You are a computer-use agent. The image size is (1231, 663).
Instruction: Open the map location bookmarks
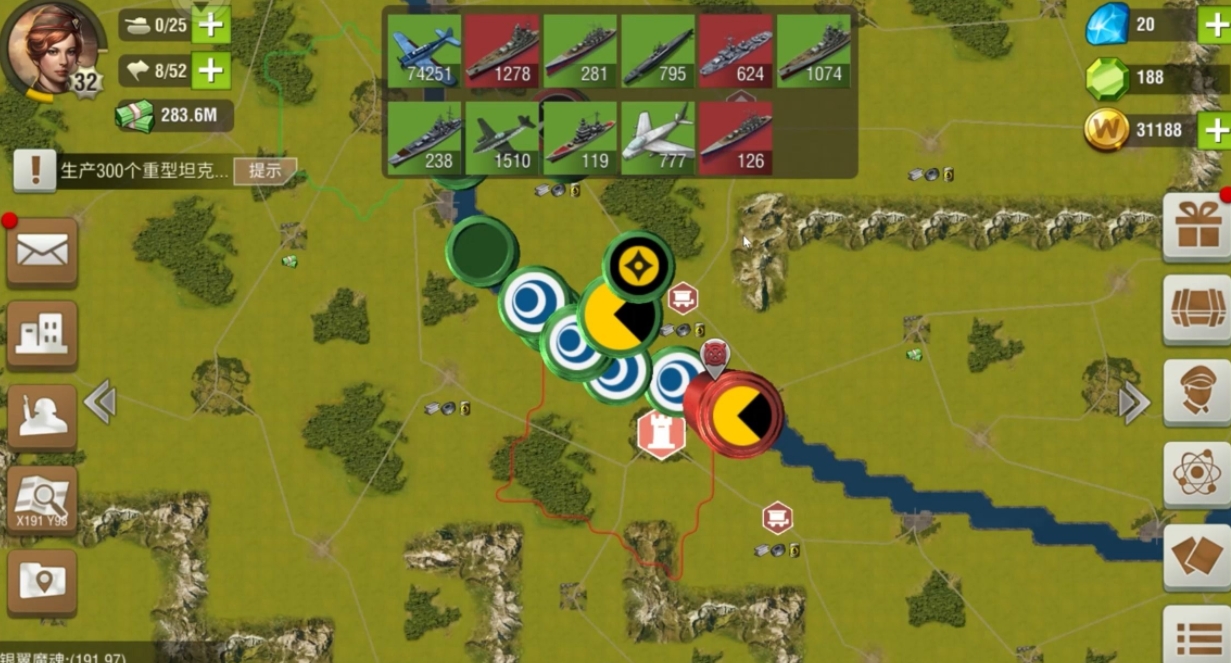(x=42, y=581)
